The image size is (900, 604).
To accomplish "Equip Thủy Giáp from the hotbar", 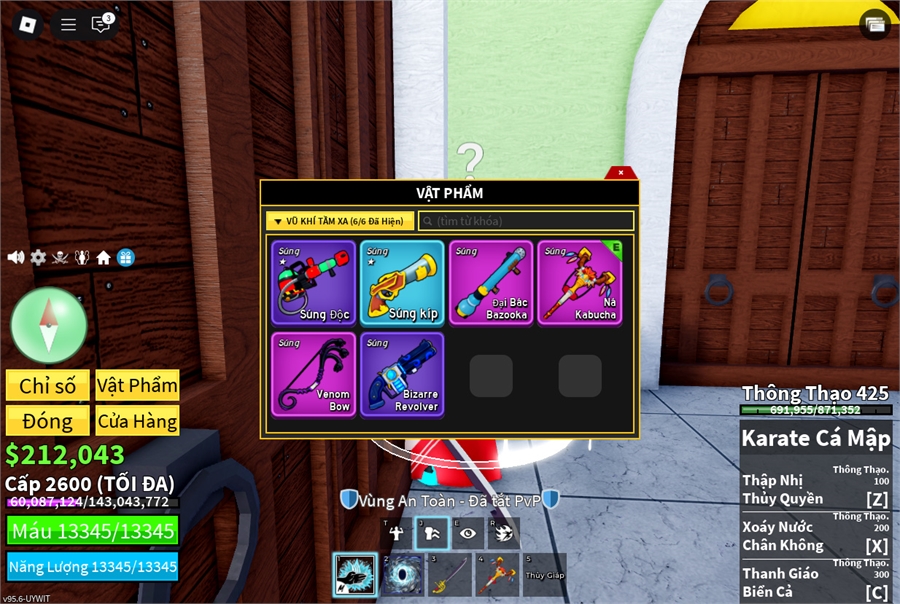I will [x=543, y=575].
